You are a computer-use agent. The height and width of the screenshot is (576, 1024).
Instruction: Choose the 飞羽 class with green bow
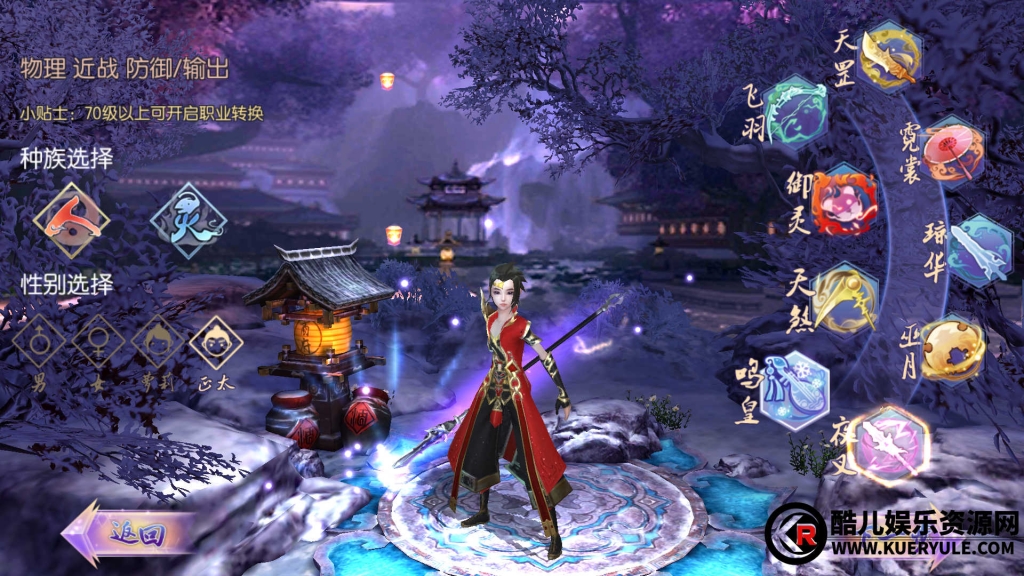(x=796, y=111)
